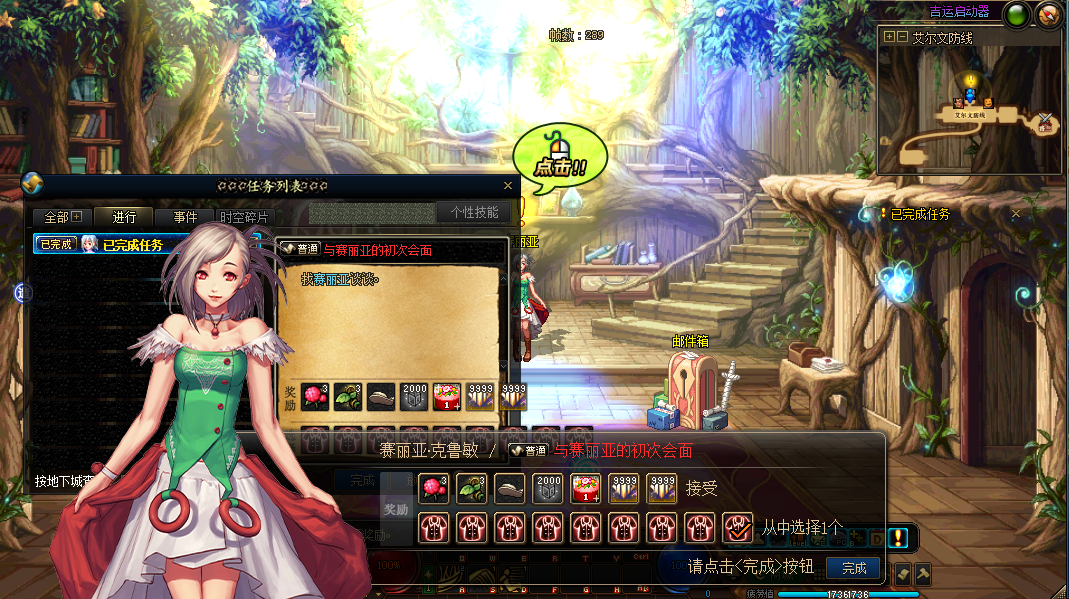Click the green 点击!! speech bubble prompt
The image size is (1069, 599).
(559, 158)
